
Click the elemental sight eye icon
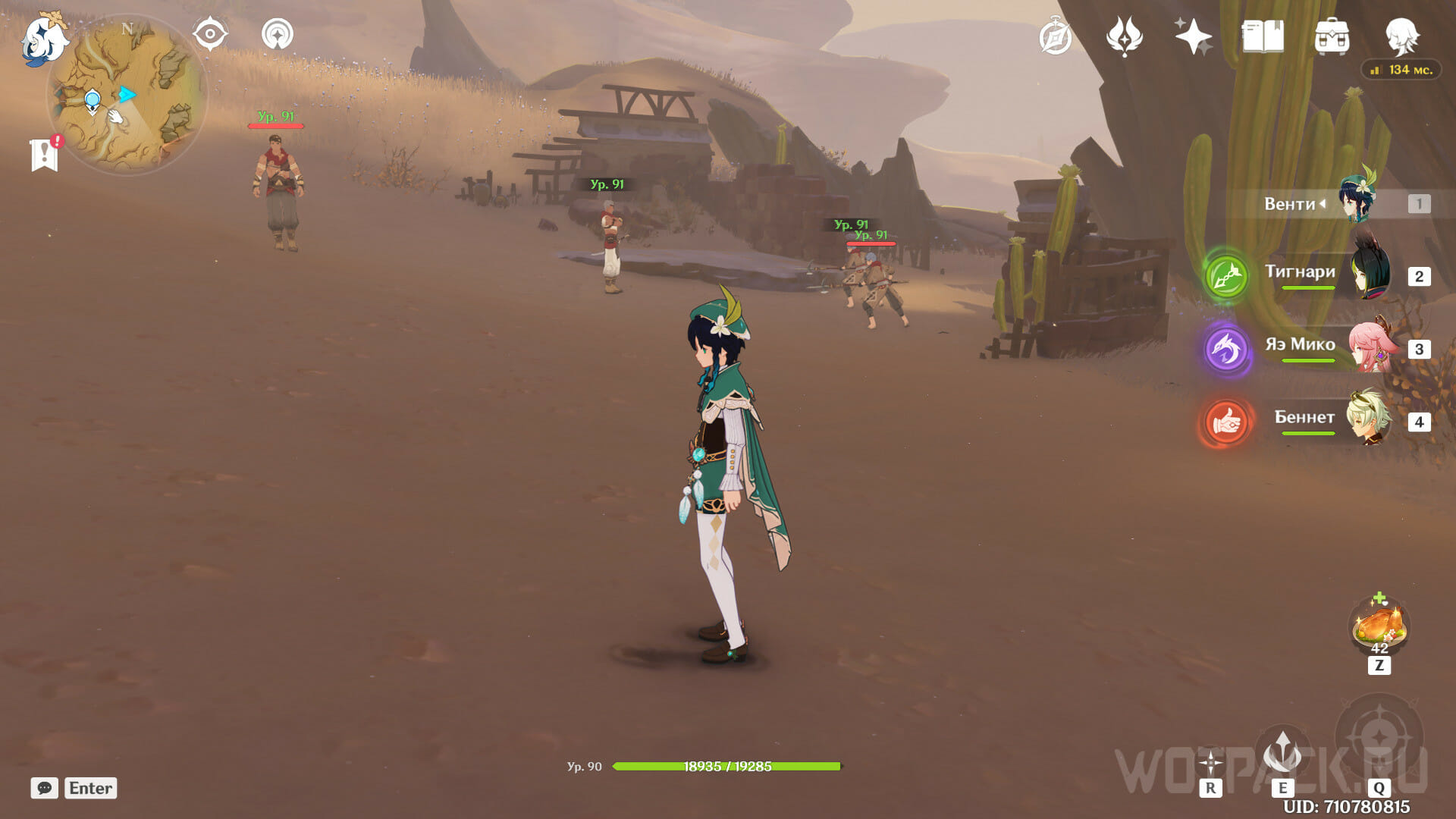tap(210, 34)
